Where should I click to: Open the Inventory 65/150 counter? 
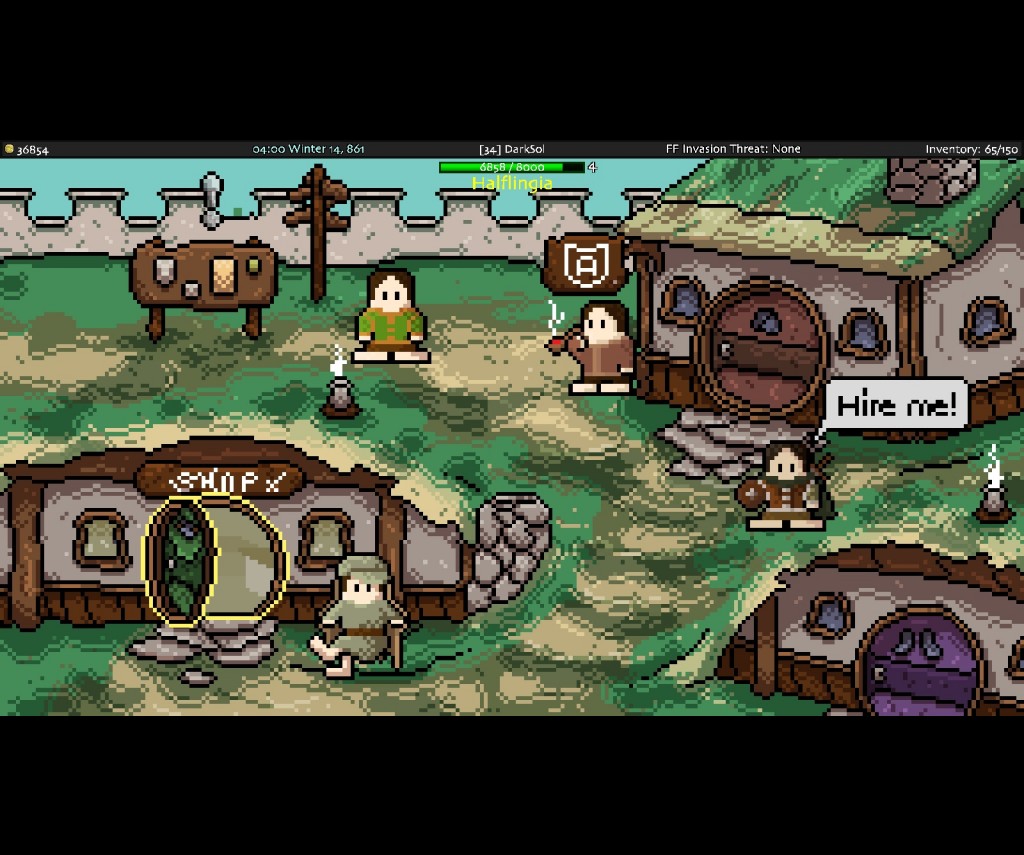point(970,149)
